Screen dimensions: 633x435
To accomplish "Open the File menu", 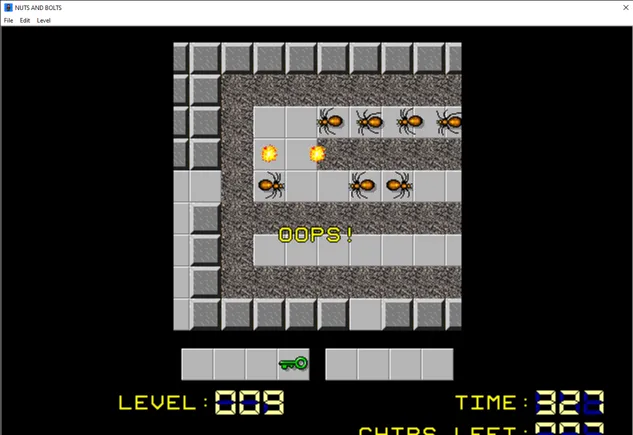I will click(x=8, y=20).
